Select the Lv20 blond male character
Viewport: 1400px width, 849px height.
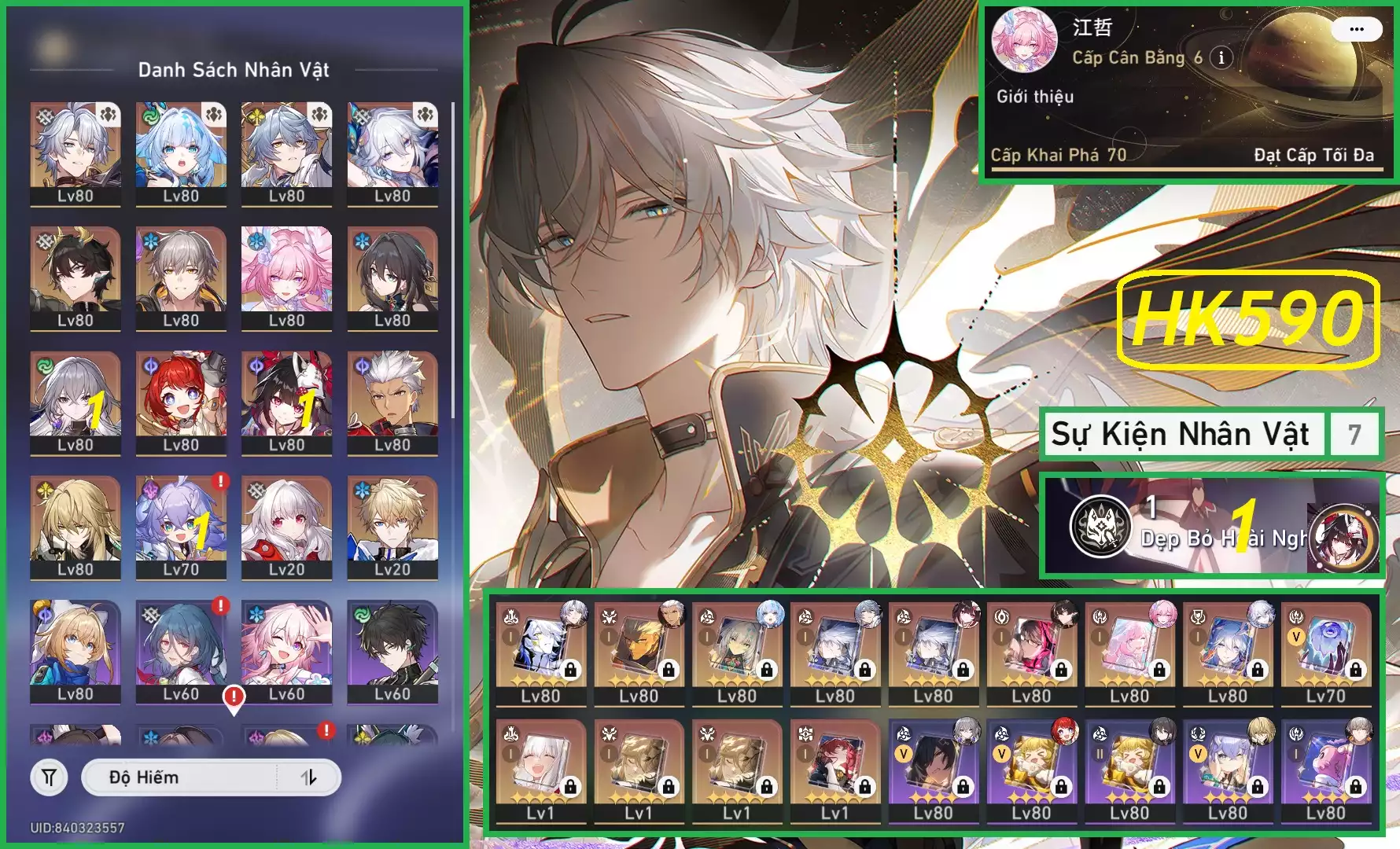tap(392, 525)
